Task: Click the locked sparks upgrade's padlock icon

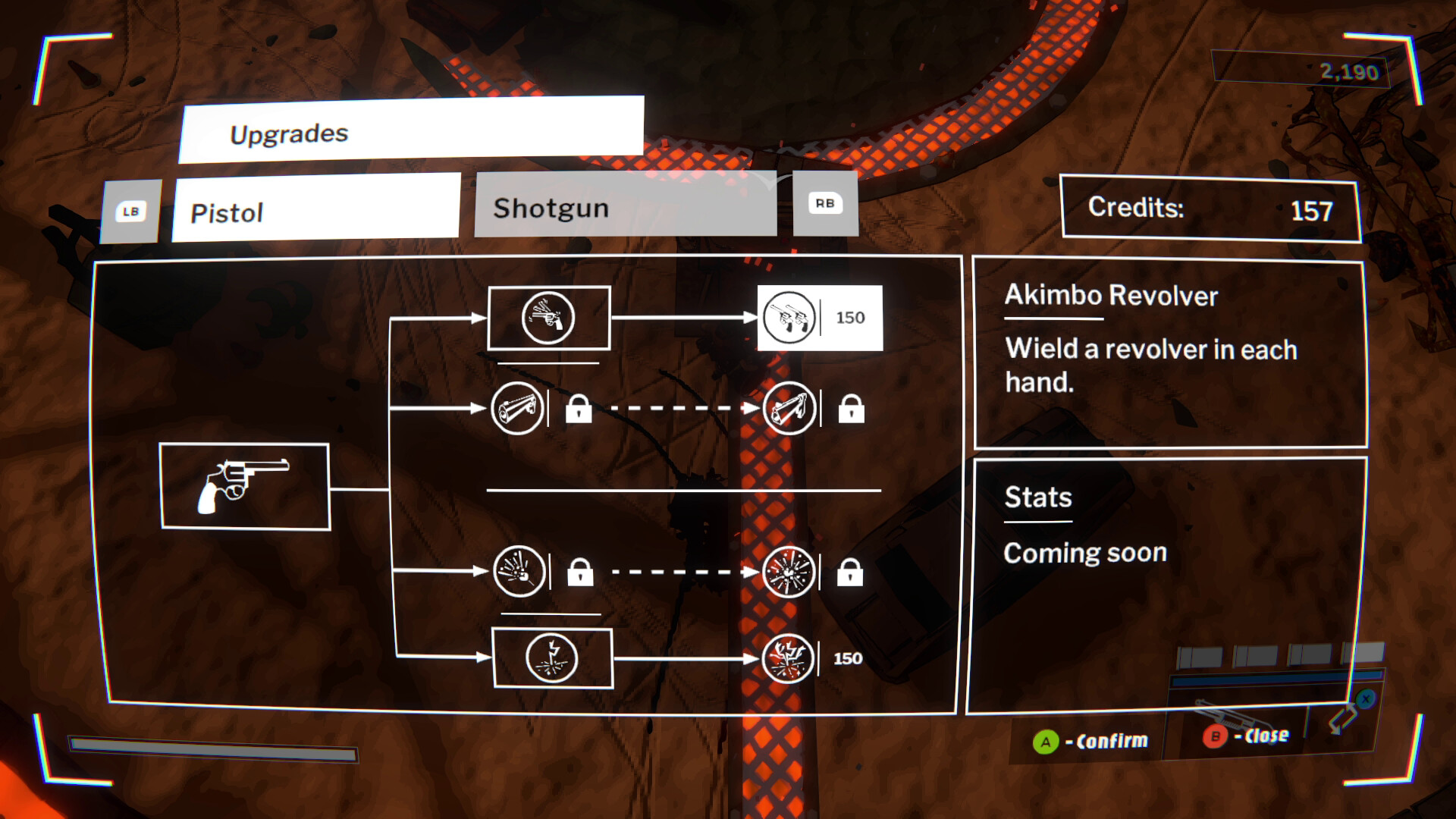Action: tap(852, 574)
